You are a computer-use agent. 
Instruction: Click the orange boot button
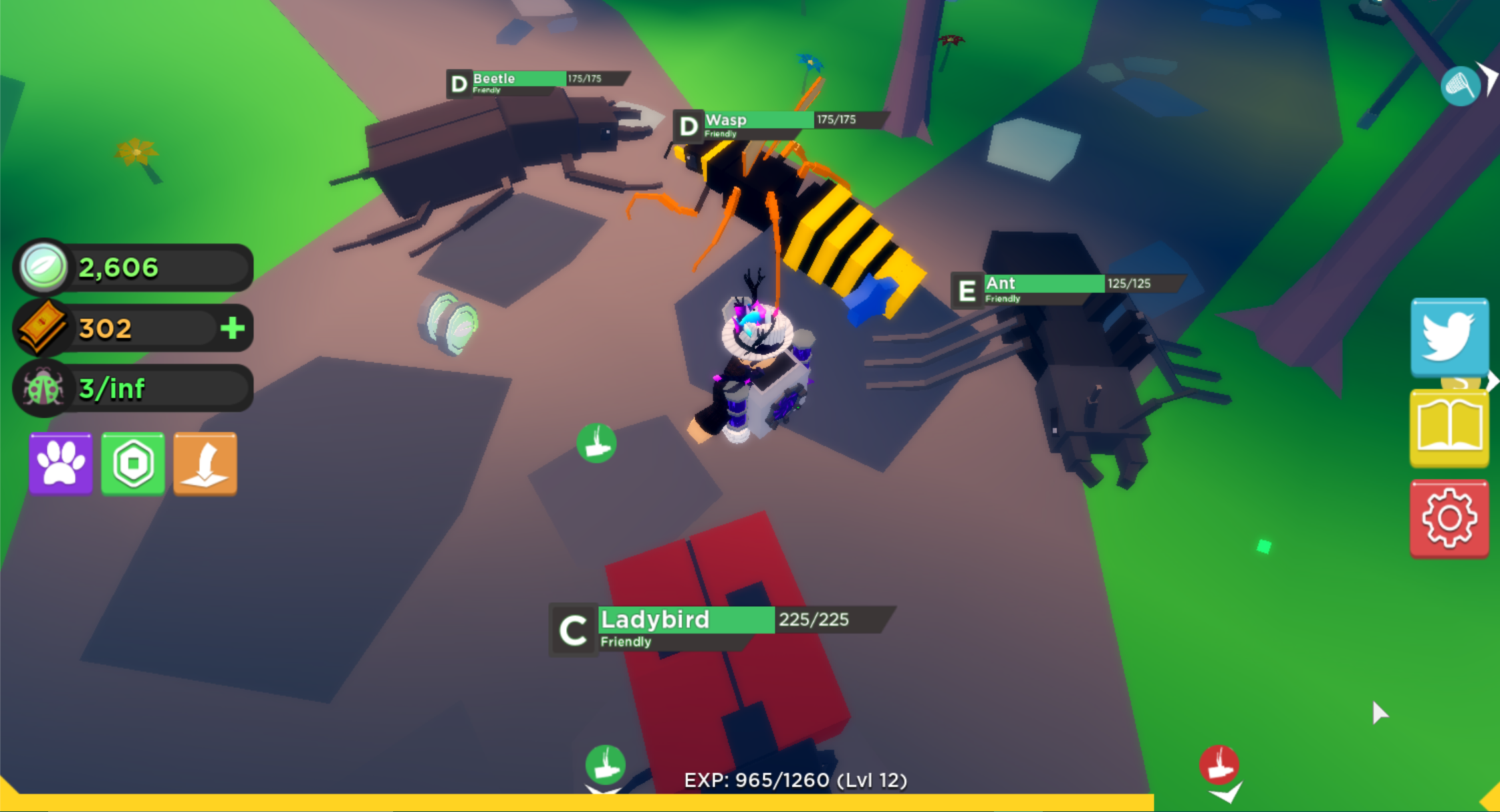[205, 463]
